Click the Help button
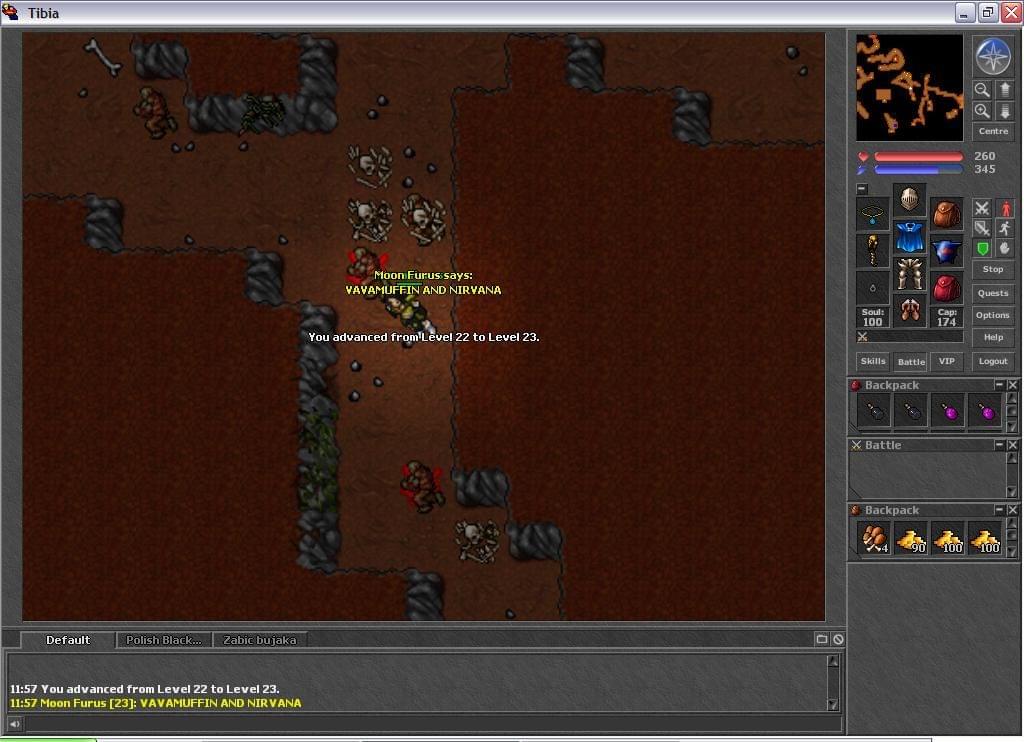The height and width of the screenshot is (742, 1024). click(993, 337)
